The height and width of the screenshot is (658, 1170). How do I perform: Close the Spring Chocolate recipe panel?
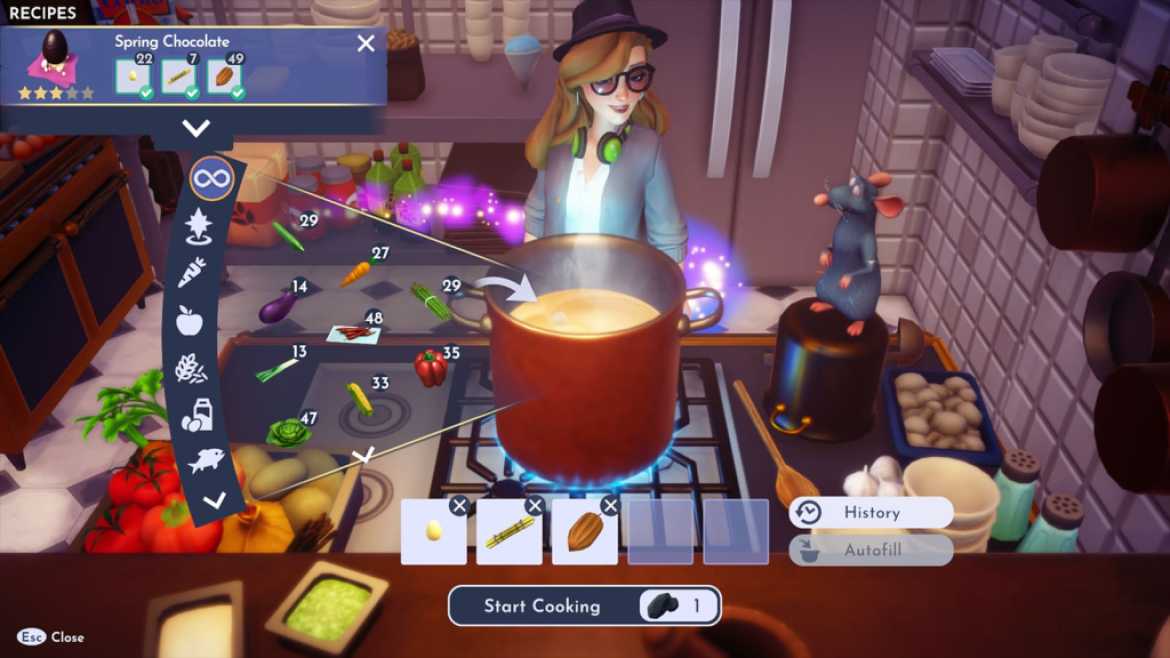(366, 43)
